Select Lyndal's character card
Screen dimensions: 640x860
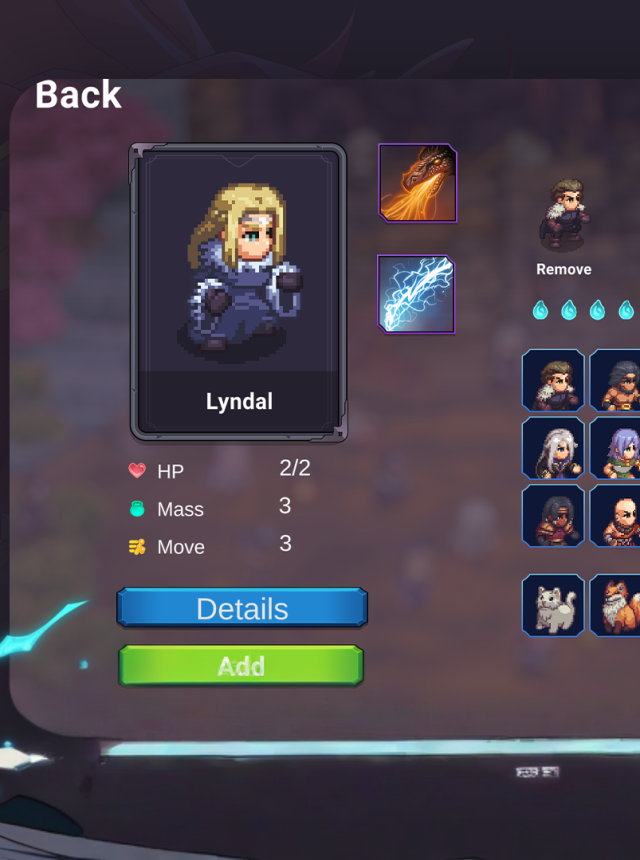238,291
